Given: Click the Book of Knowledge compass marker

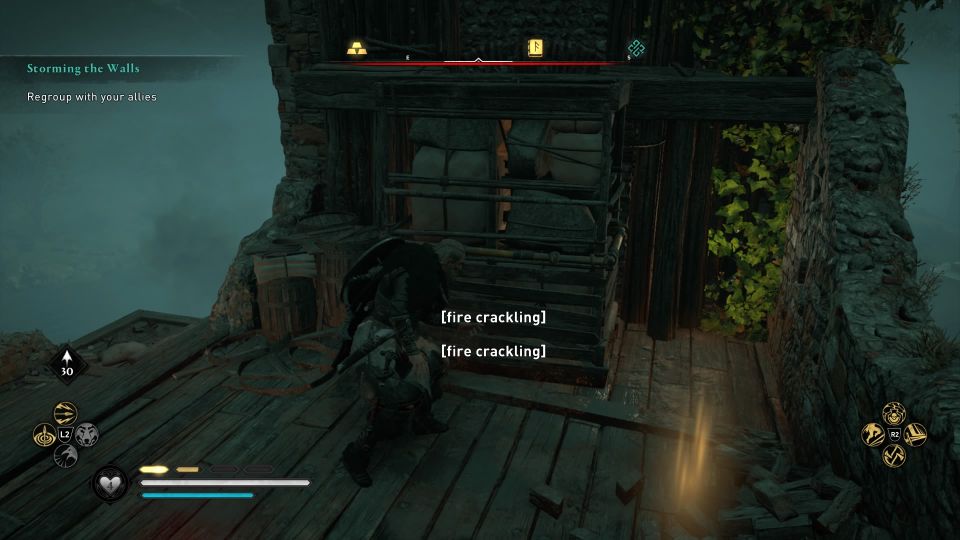Looking at the screenshot, I should [534, 48].
